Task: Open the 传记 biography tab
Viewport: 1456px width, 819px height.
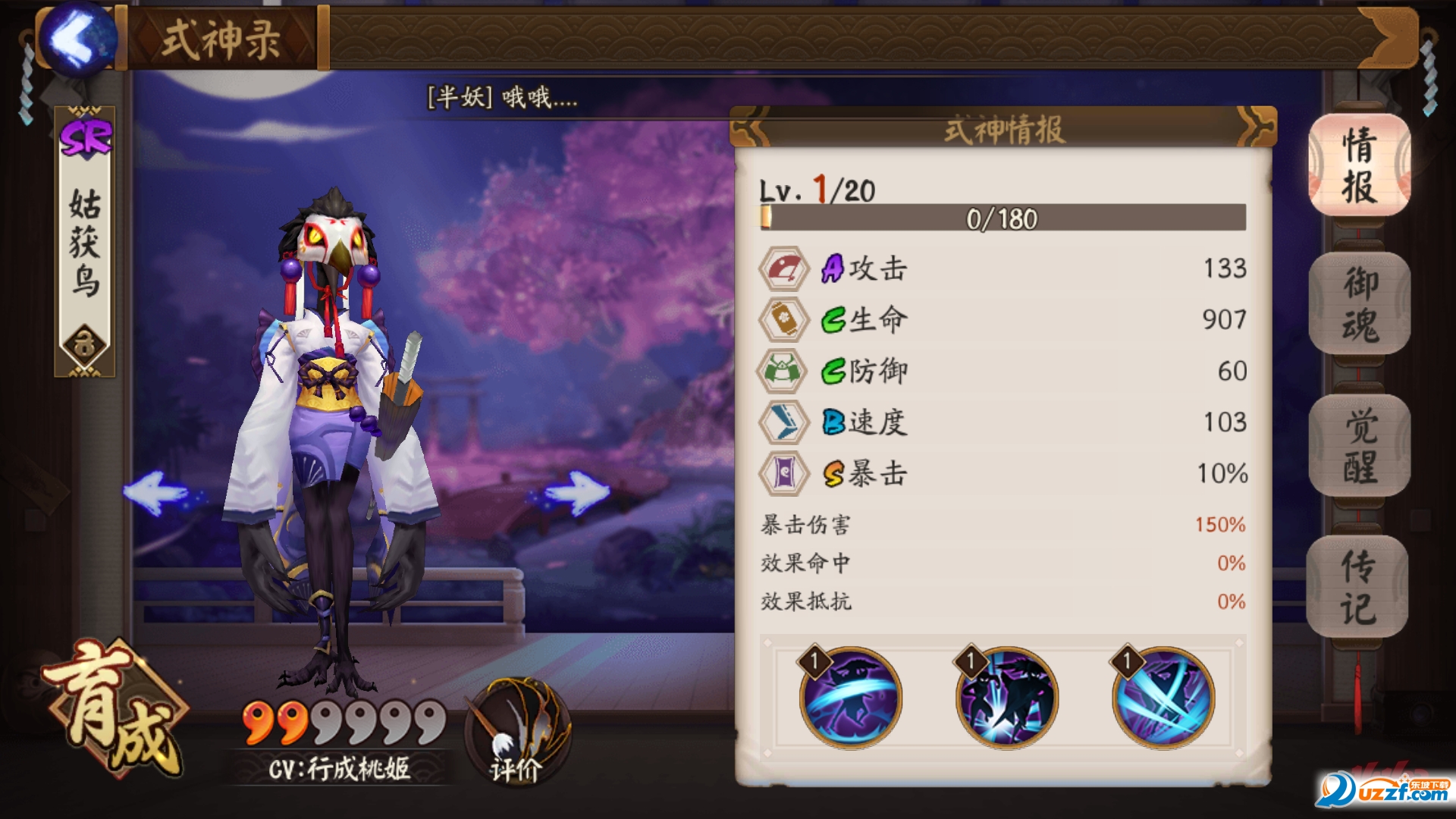Action: (x=1357, y=587)
